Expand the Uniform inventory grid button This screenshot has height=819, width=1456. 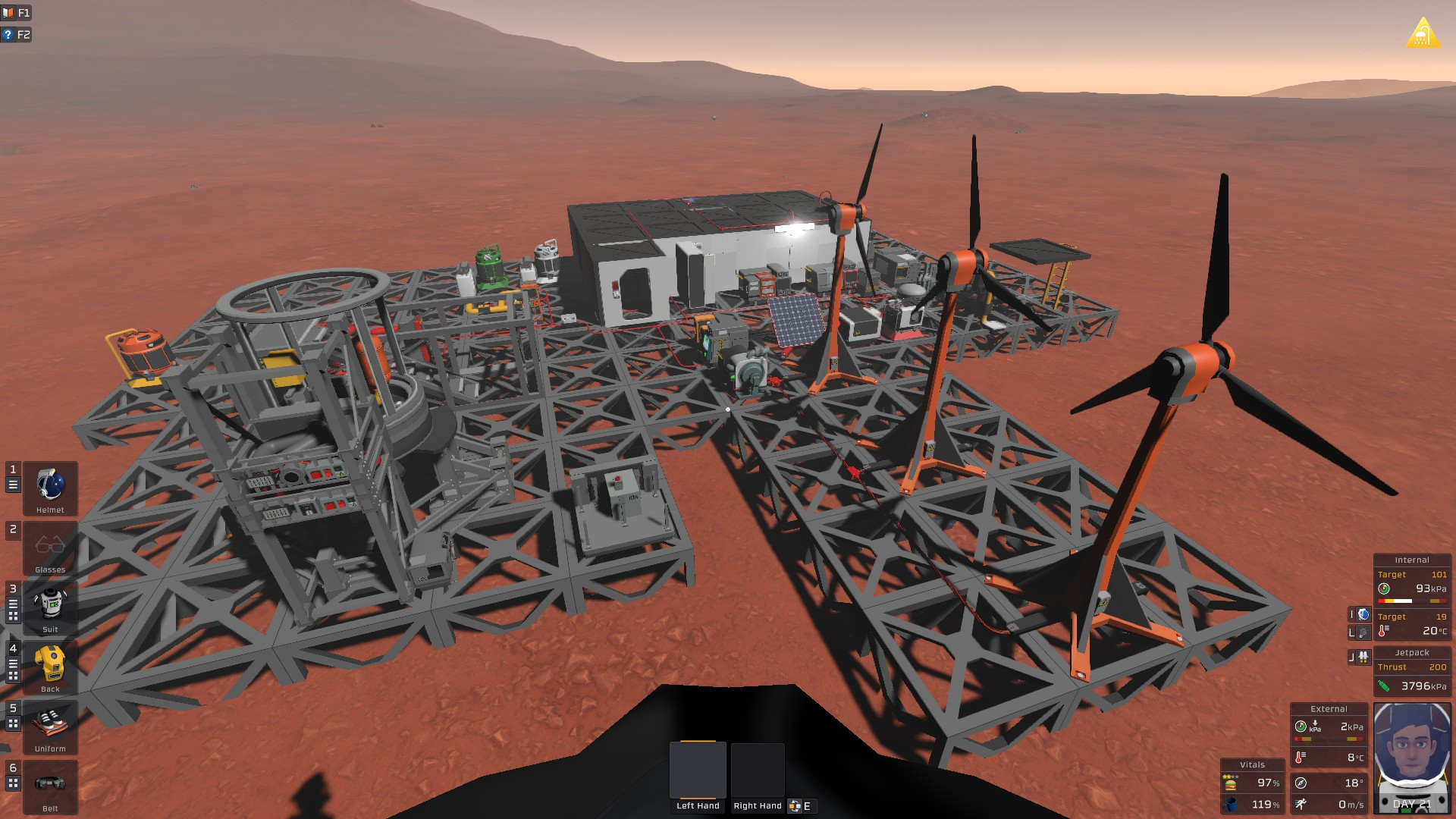[x=13, y=723]
